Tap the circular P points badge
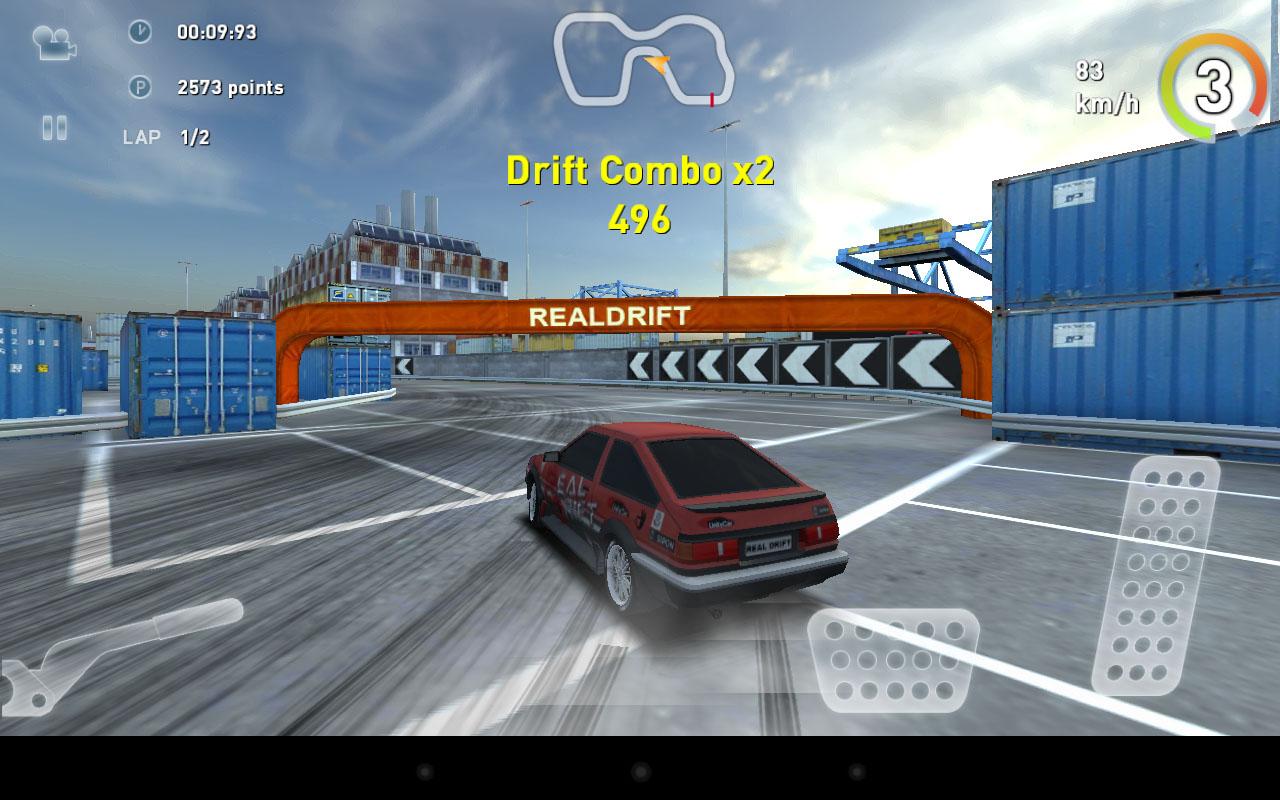 click(x=140, y=88)
